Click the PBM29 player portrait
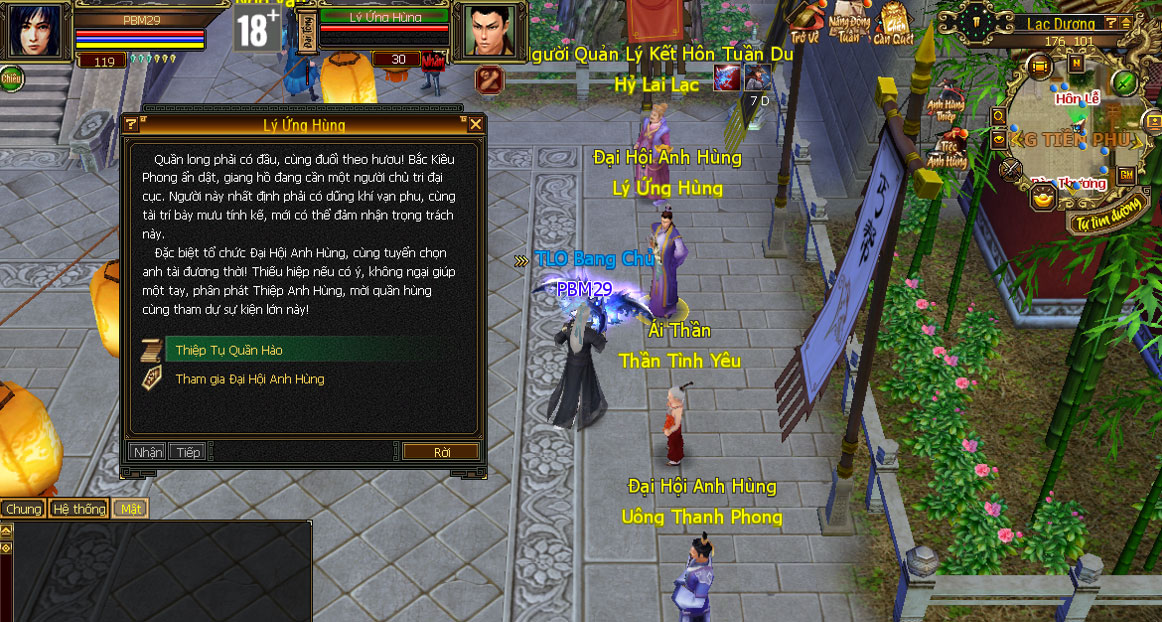Viewport: 1162px width, 622px height. coord(34,30)
